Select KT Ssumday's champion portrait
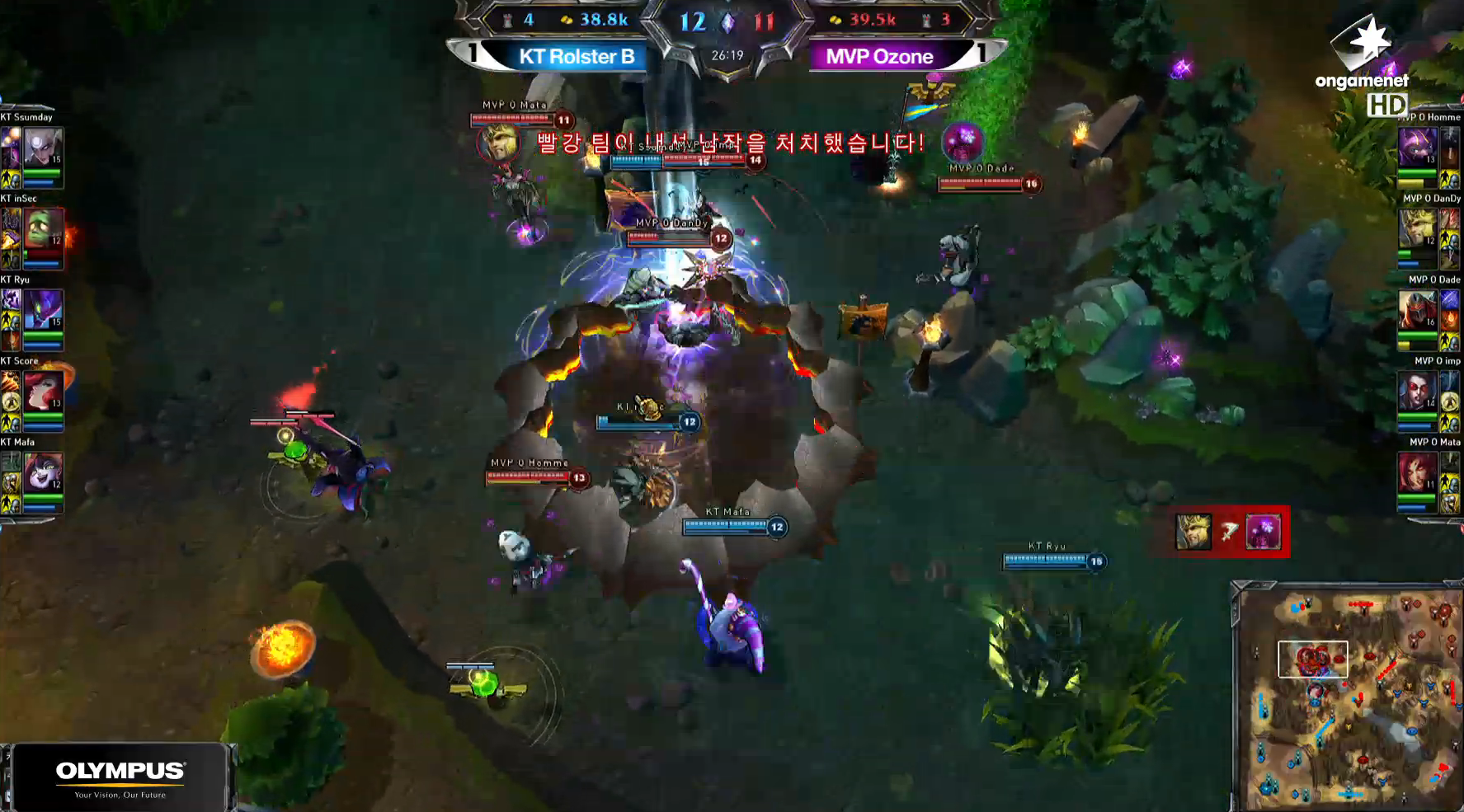1464x812 pixels. click(42, 148)
